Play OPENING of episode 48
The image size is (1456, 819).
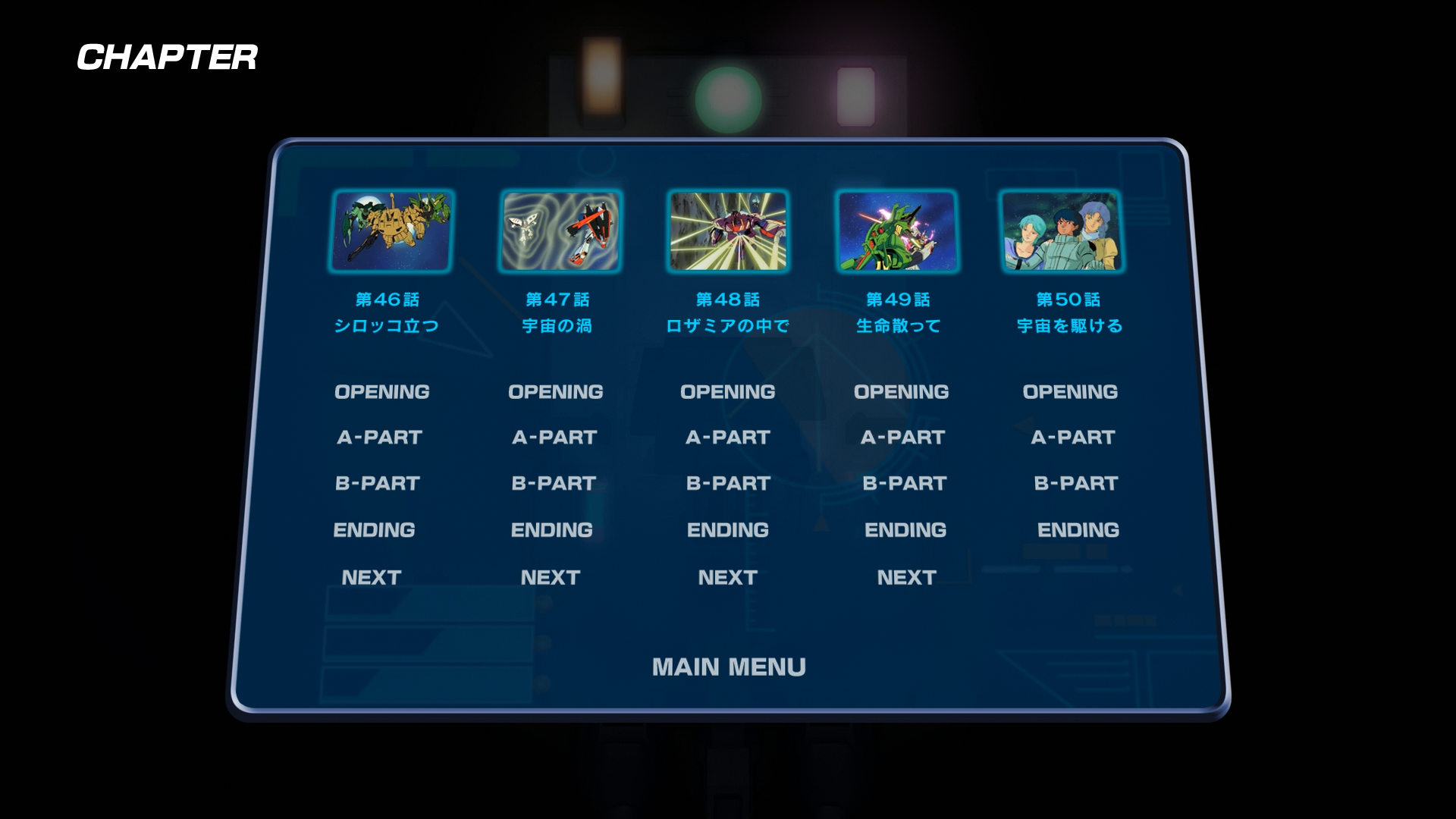tap(728, 392)
